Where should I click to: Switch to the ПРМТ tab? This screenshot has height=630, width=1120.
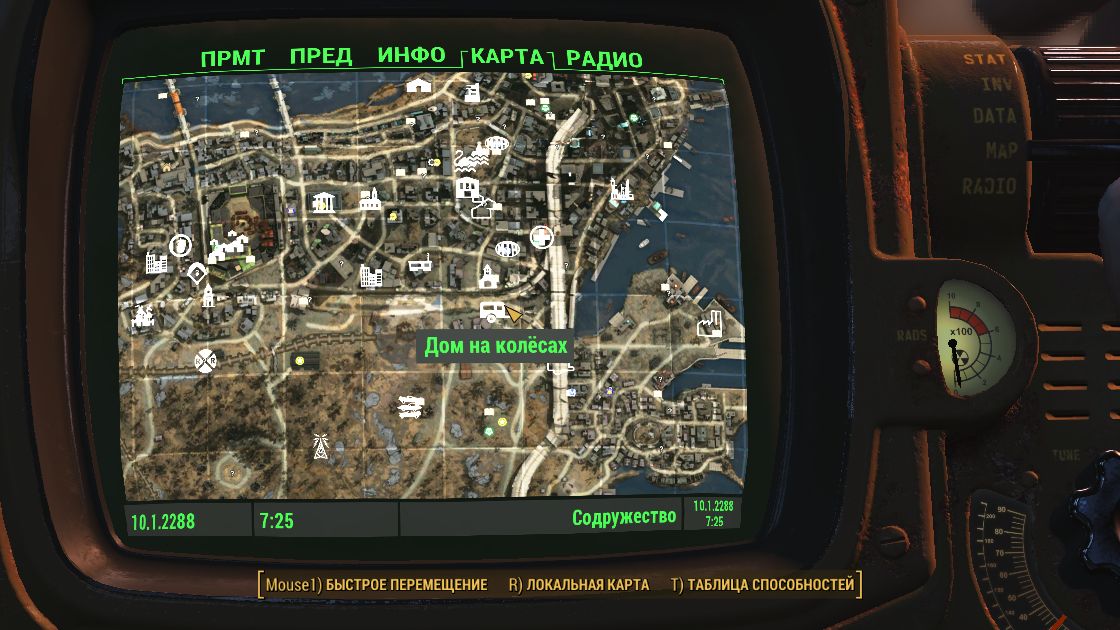coord(233,58)
